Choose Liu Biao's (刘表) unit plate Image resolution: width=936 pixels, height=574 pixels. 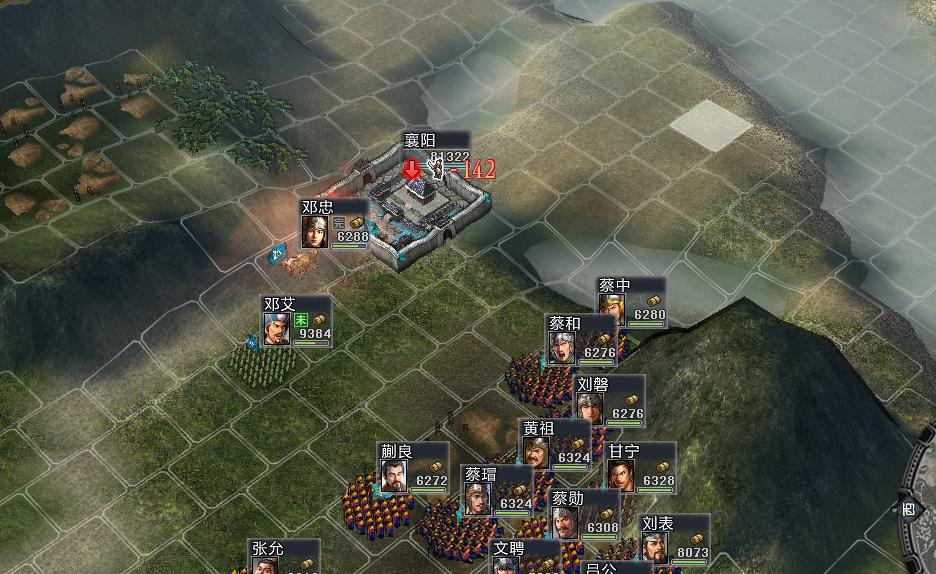pyautogui.click(x=674, y=539)
